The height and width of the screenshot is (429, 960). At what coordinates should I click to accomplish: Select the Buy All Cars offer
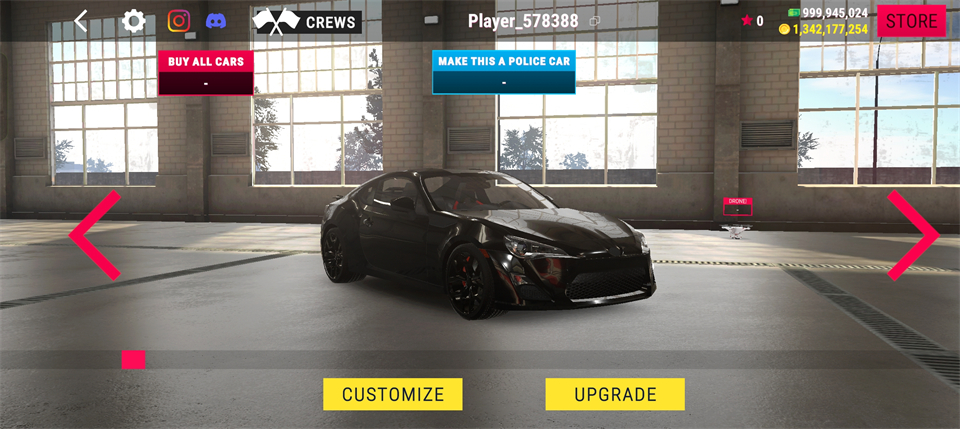point(206,73)
